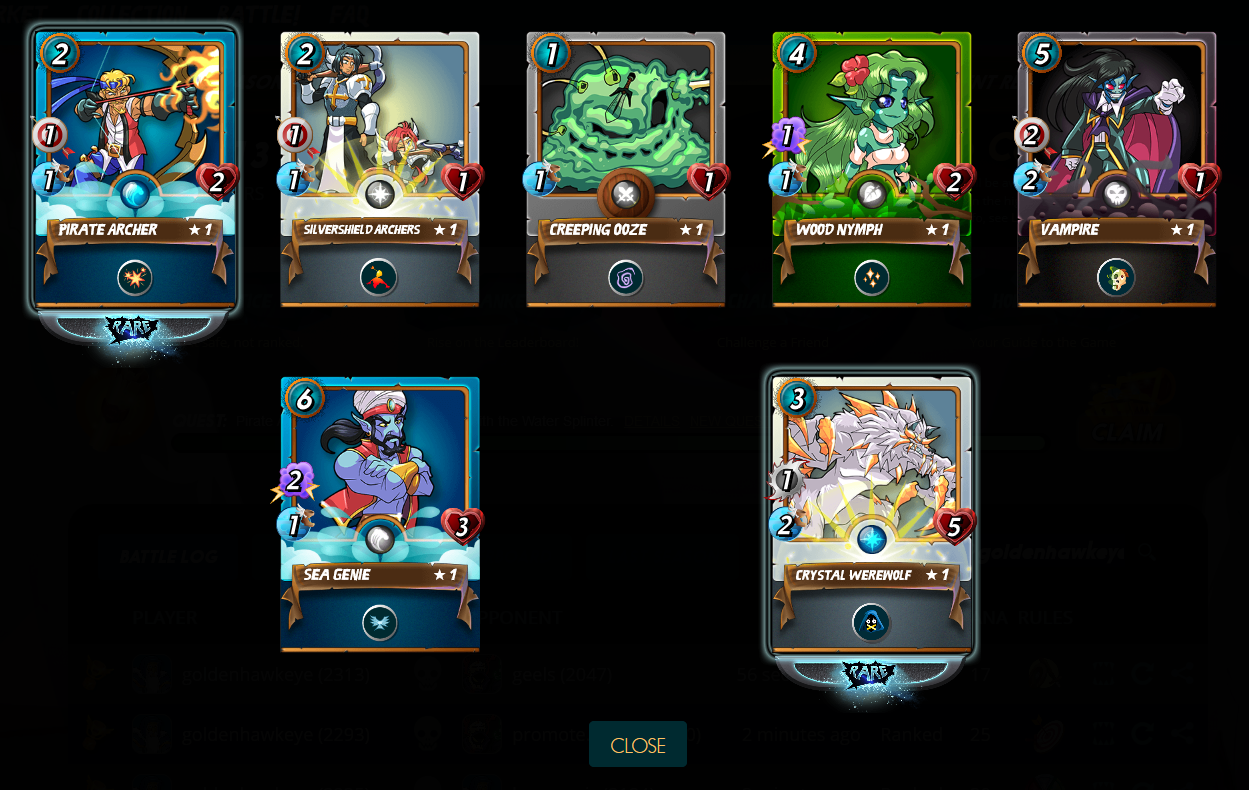The height and width of the screenshot is (790, 1249).
Task: Inspect the Sea Genie card
Action: coord(380,515)
